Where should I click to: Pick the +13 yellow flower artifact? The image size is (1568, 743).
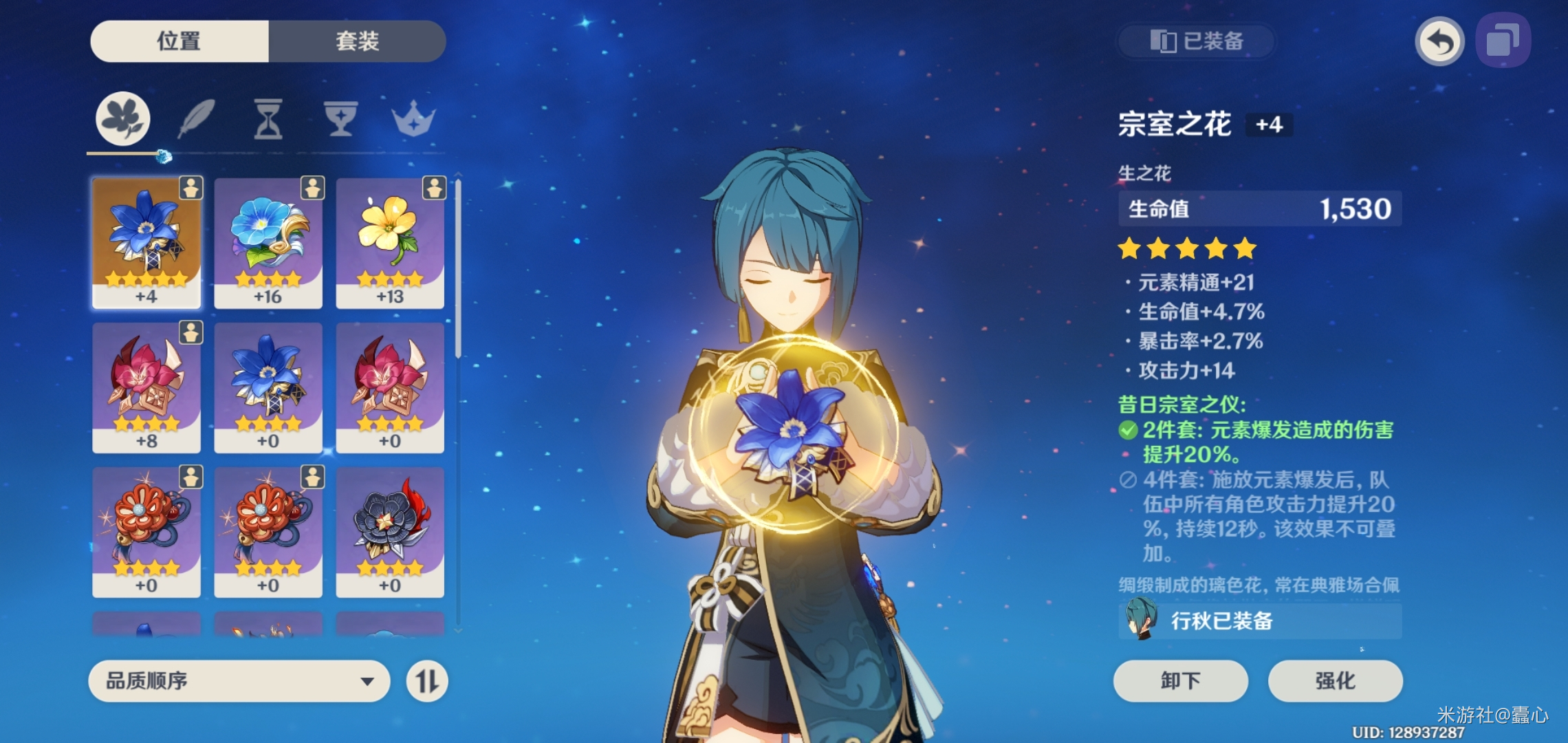pos(390,242)
